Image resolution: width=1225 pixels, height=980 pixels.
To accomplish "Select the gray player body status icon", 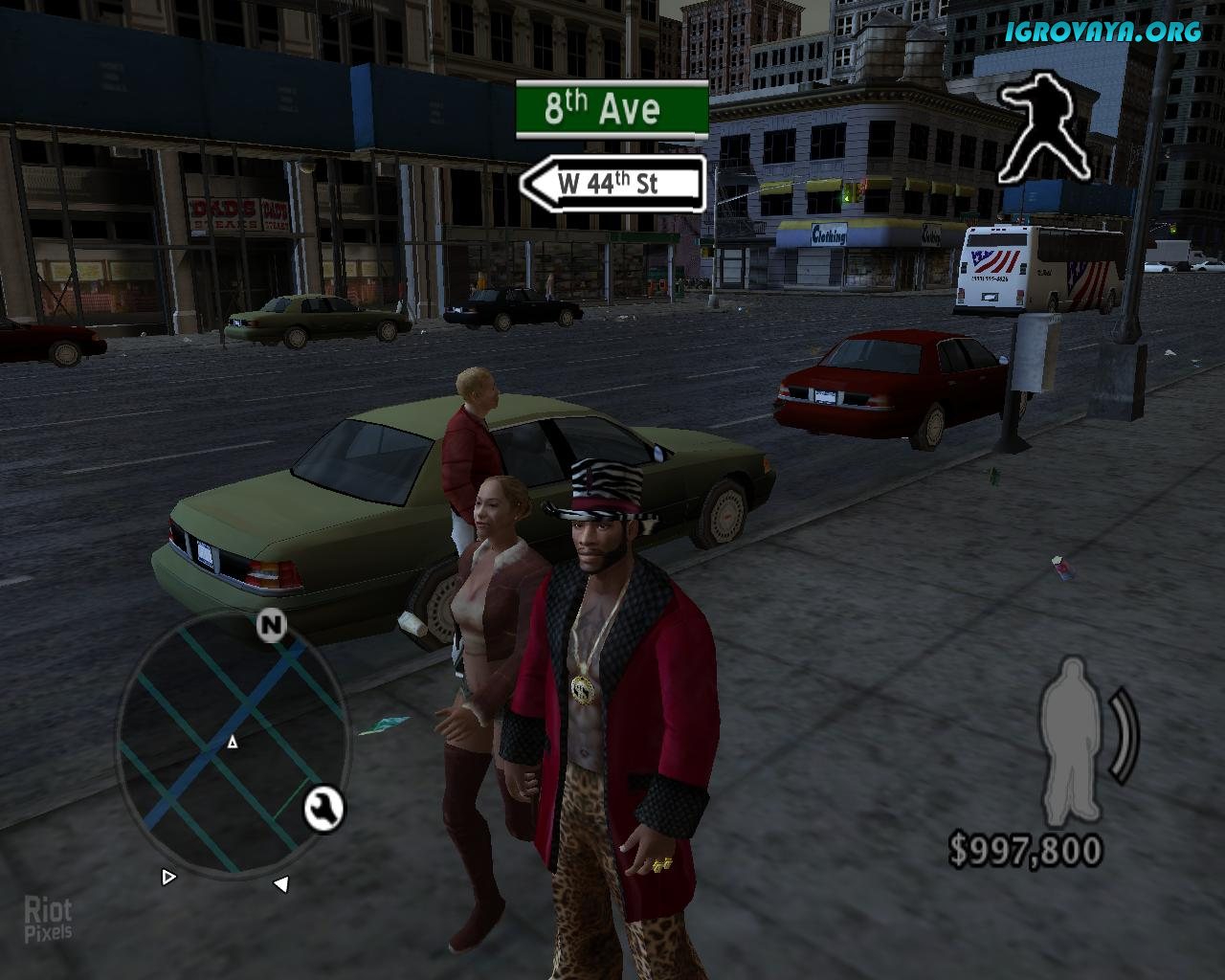I will [x=1076, y=742].
